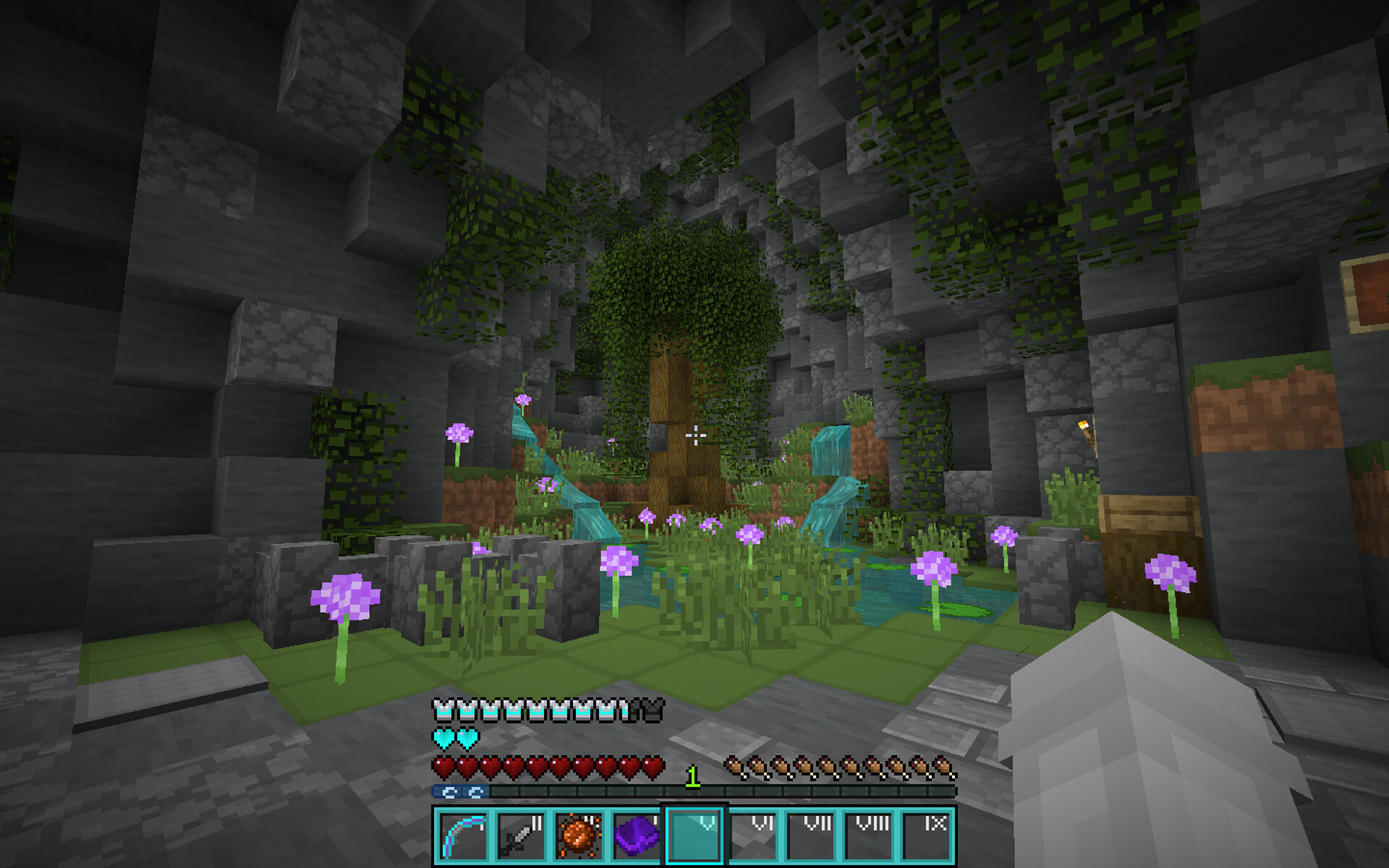Viewport: 1389px width, 868px height.
Task: Select the enchanted bow hotbar slot
Action: click(x=463, y=835)
